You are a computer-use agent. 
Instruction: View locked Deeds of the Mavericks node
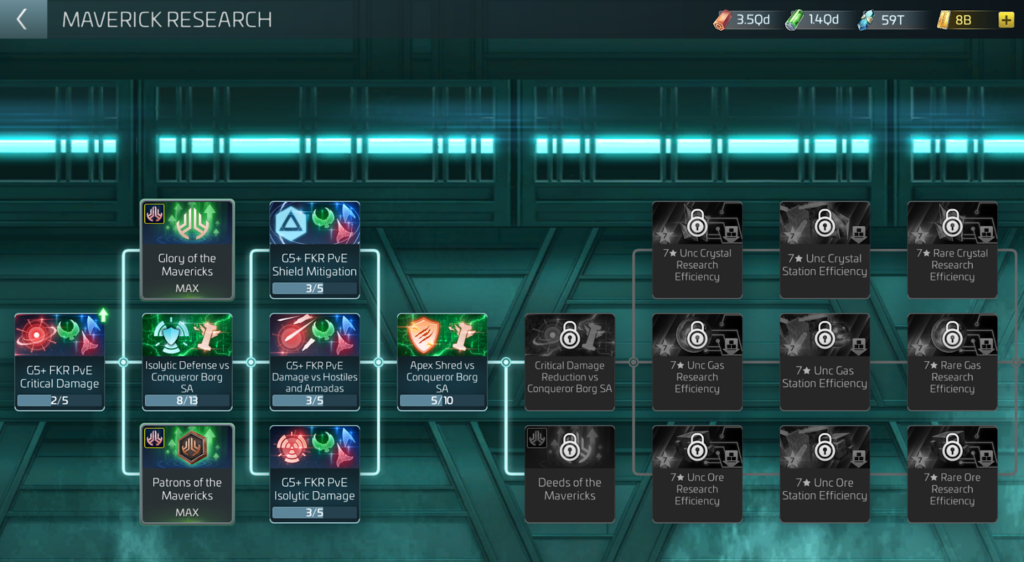click(x=570, y=473)
